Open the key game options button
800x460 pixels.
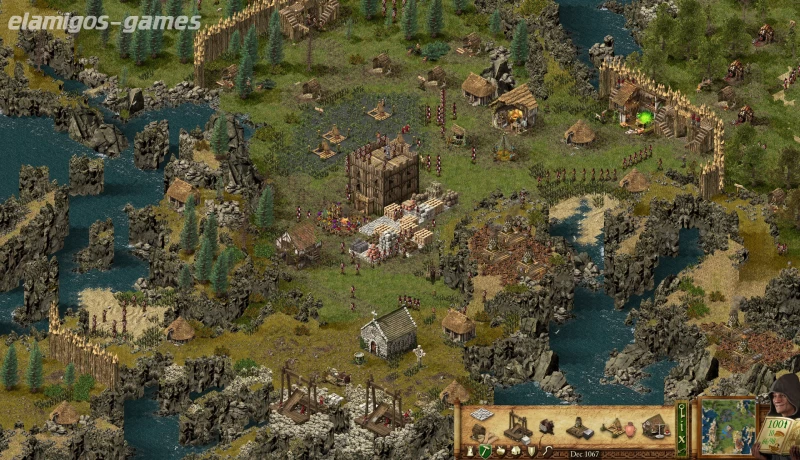(682, 410)
